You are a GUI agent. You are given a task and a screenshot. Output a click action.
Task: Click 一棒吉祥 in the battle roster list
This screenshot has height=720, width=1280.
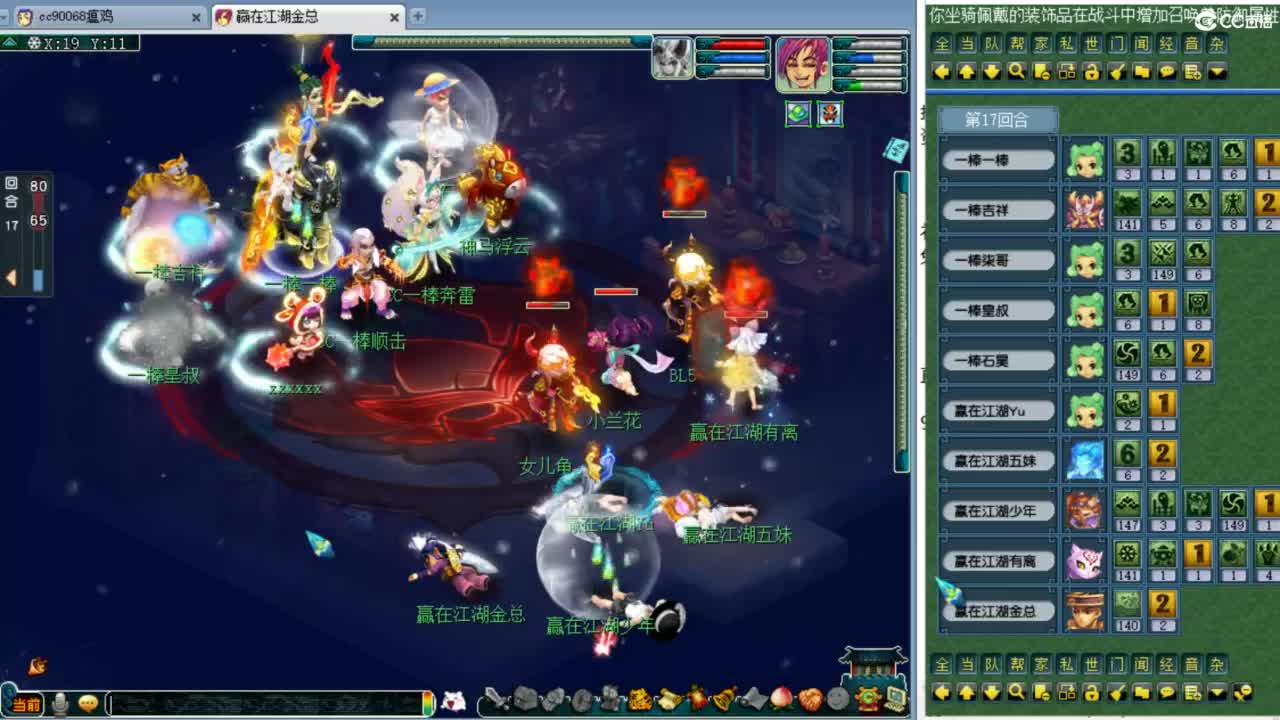click(997, 209)
